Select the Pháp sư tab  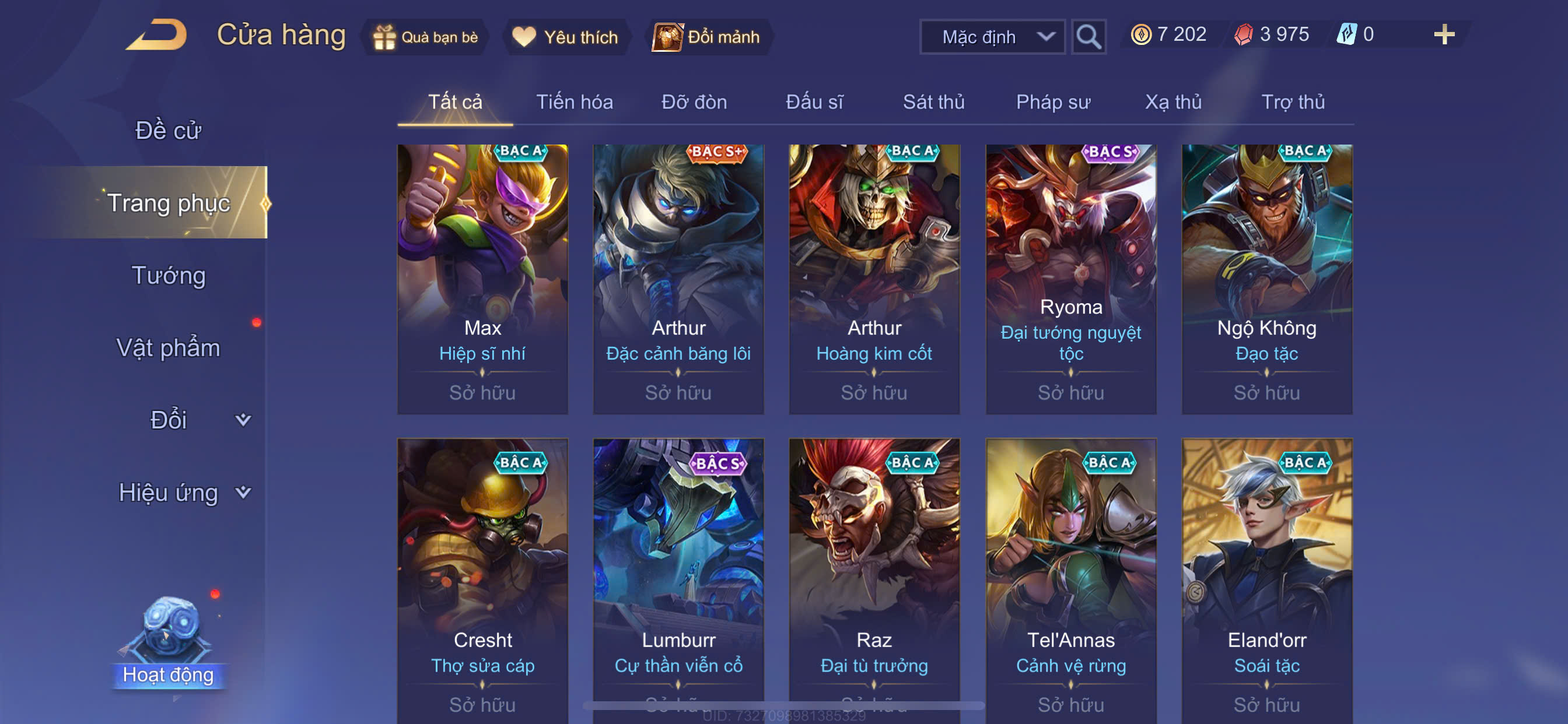pos(1053,101)
